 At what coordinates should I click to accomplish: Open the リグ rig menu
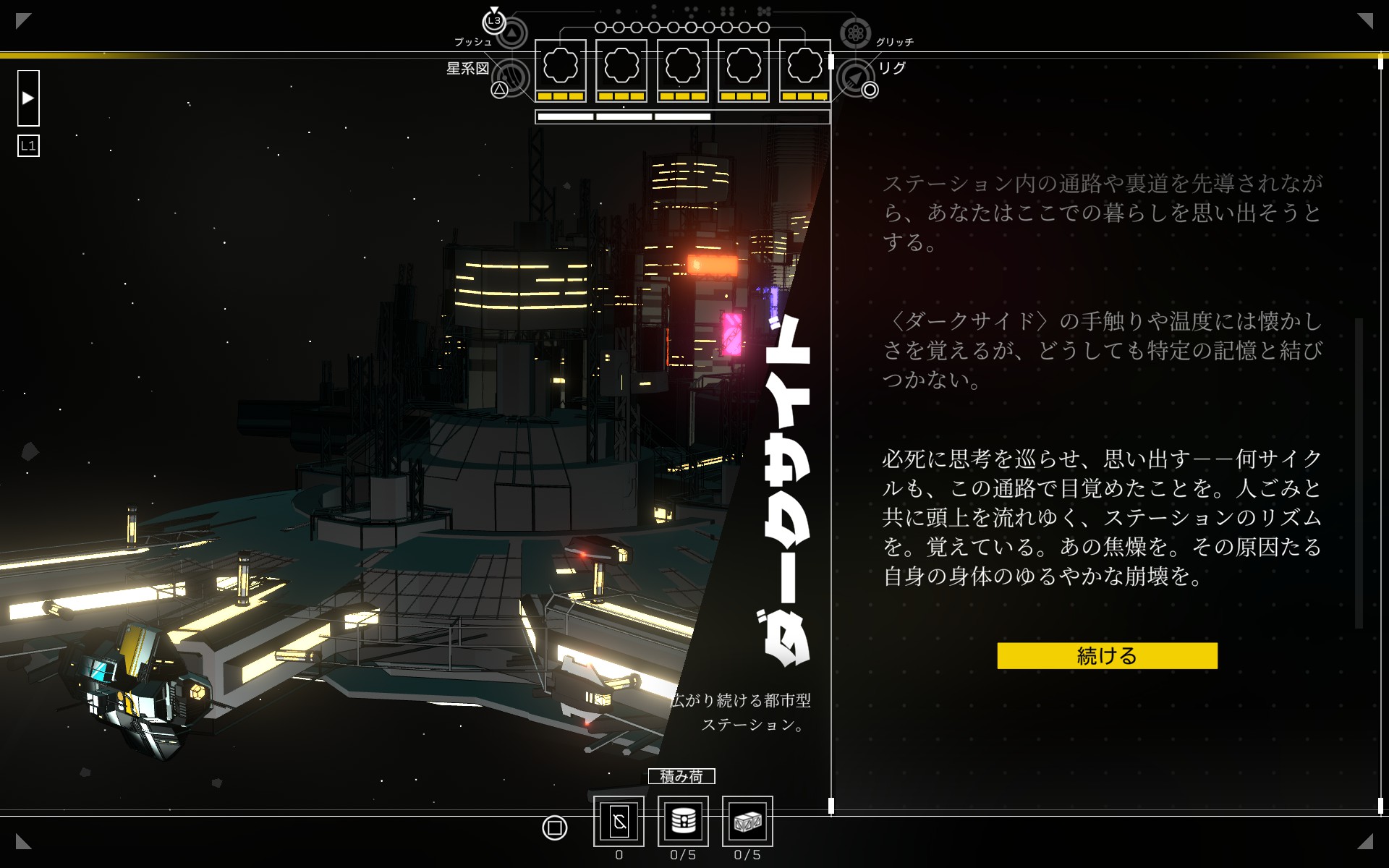click(x=855, y=77)
